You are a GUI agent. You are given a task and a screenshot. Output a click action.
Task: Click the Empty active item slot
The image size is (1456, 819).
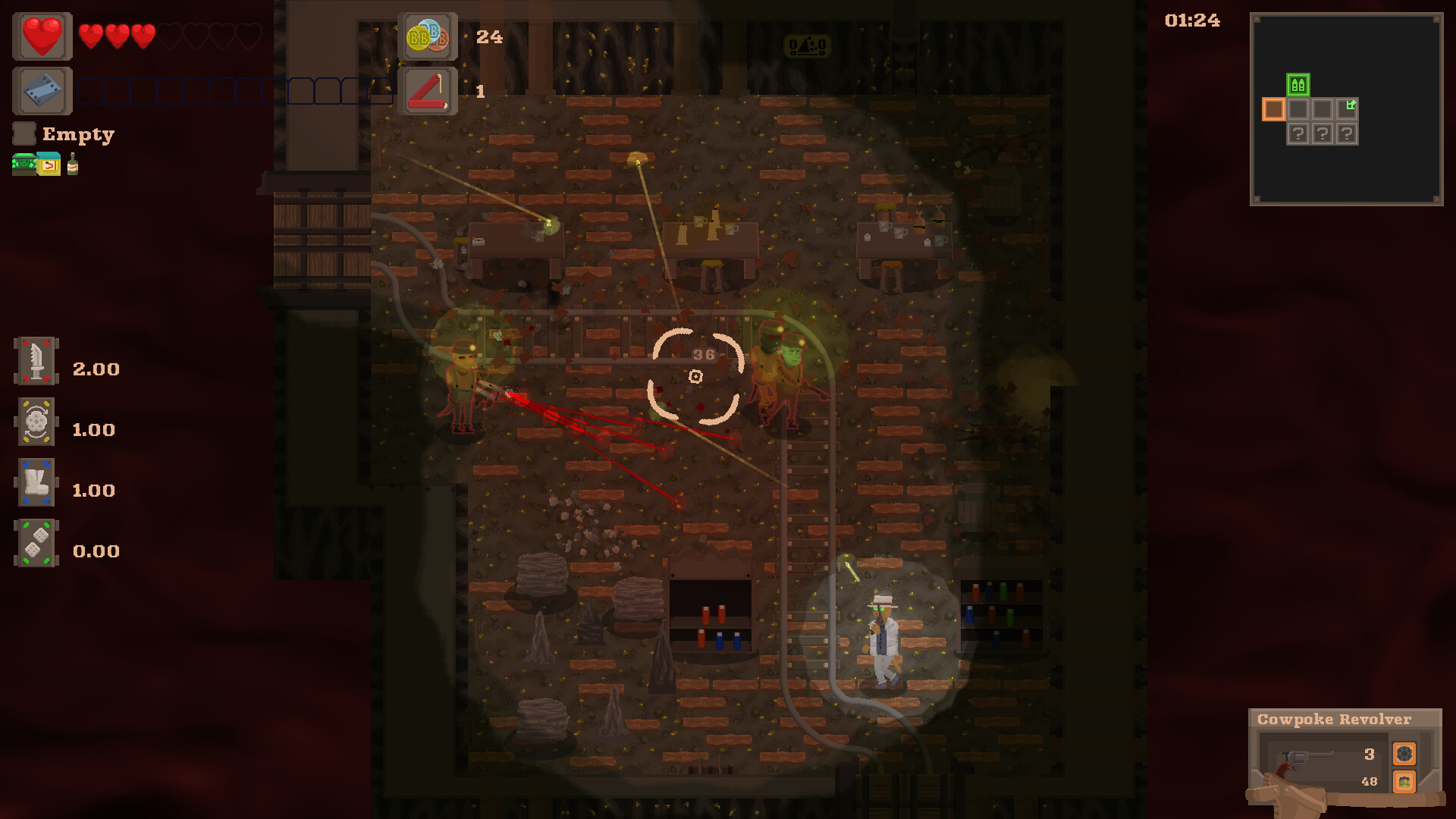coord(24,134)
